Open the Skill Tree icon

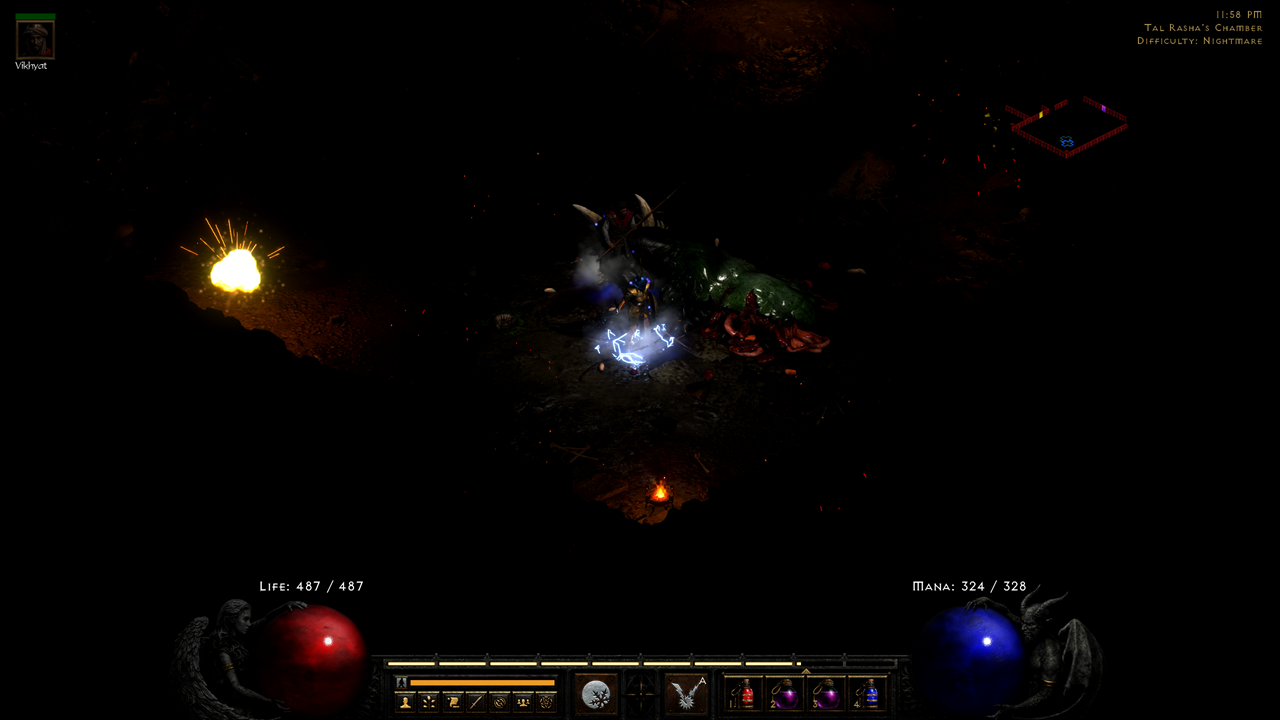429,702
